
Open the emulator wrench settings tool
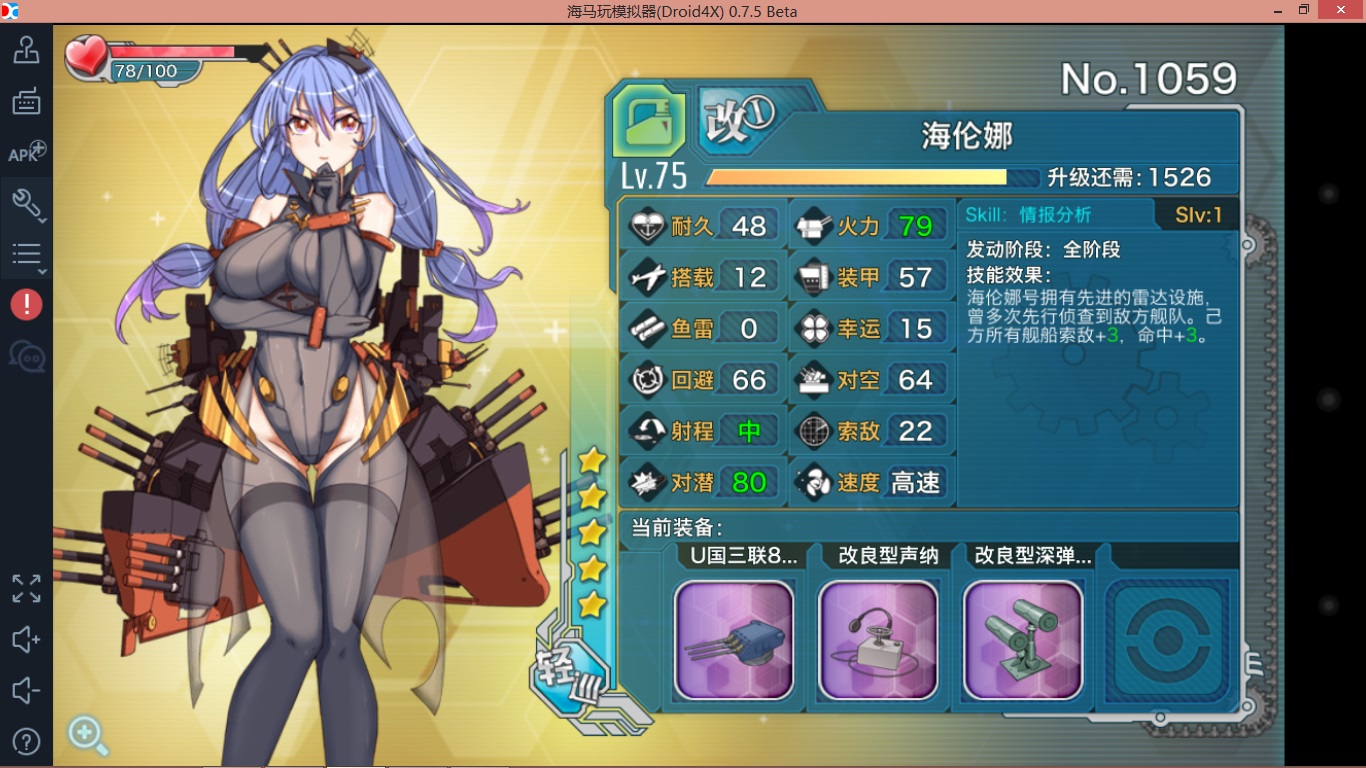pyautogui.click(x=26, y=204)
